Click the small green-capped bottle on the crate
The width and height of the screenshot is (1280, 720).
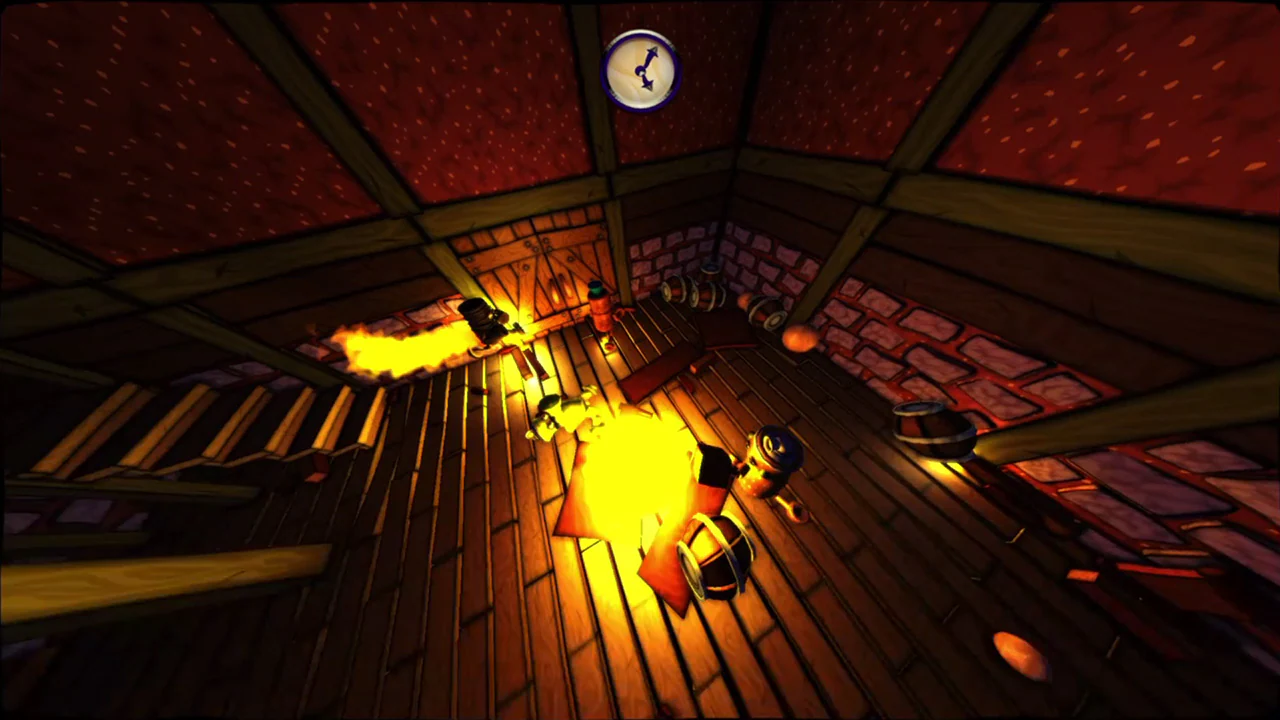coord(596,291)
